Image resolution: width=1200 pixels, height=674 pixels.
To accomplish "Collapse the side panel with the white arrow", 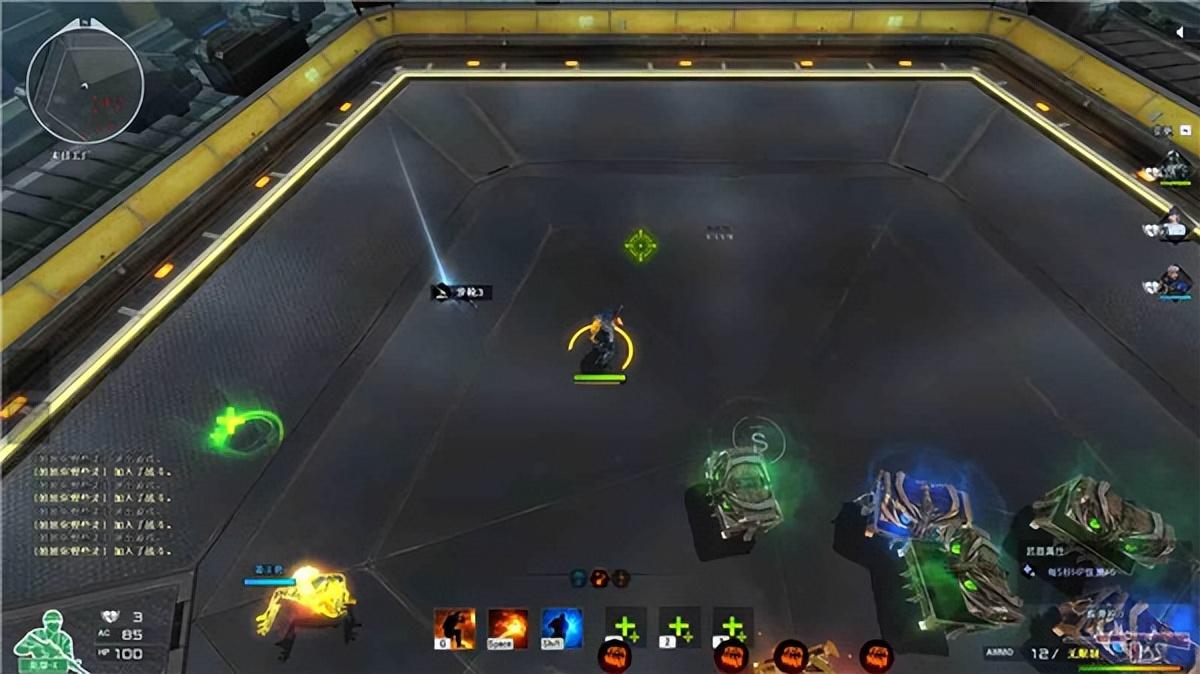I will point(1179,33).
